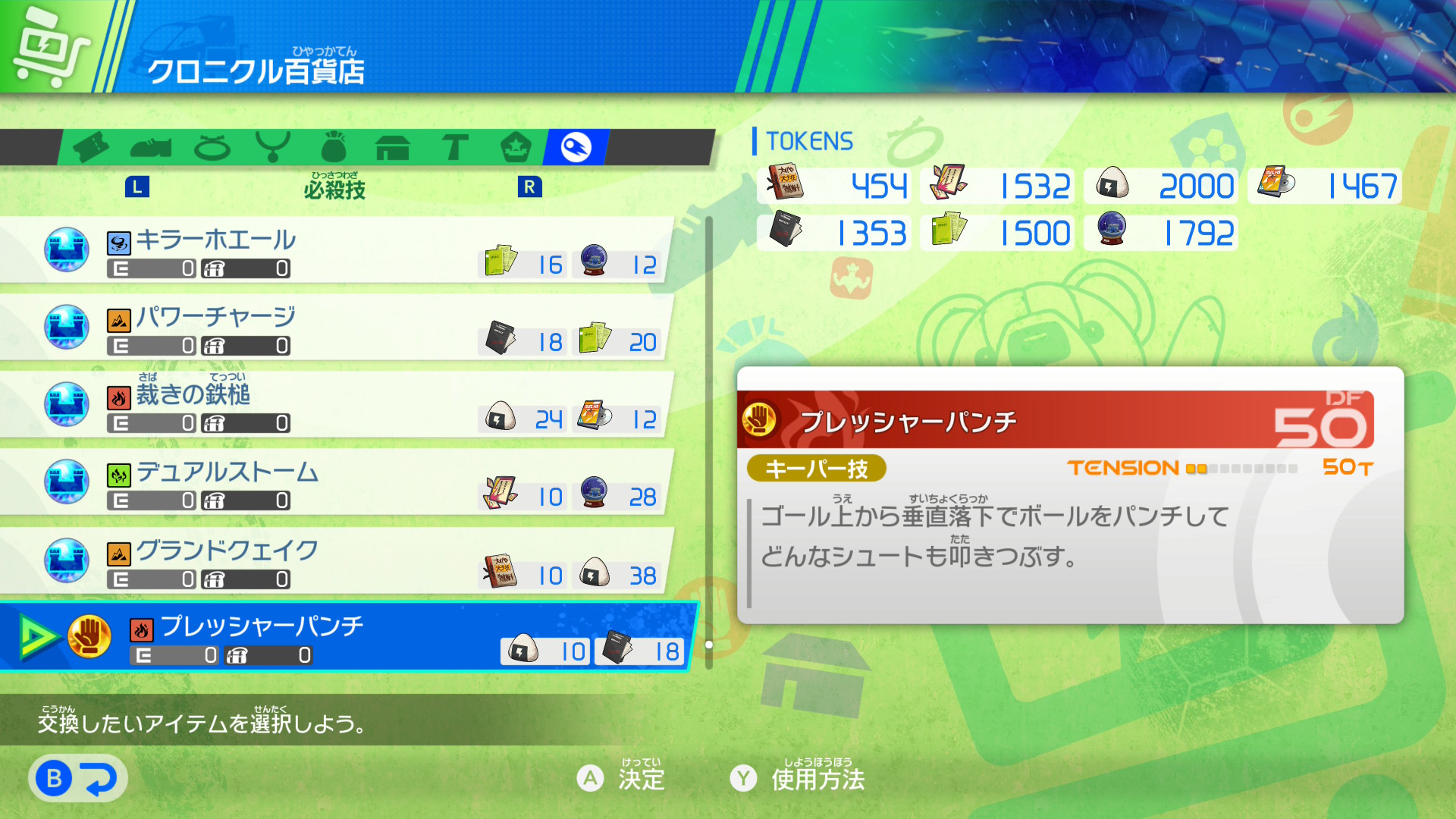Select the 必殺技 flaming ball tab

576,147
